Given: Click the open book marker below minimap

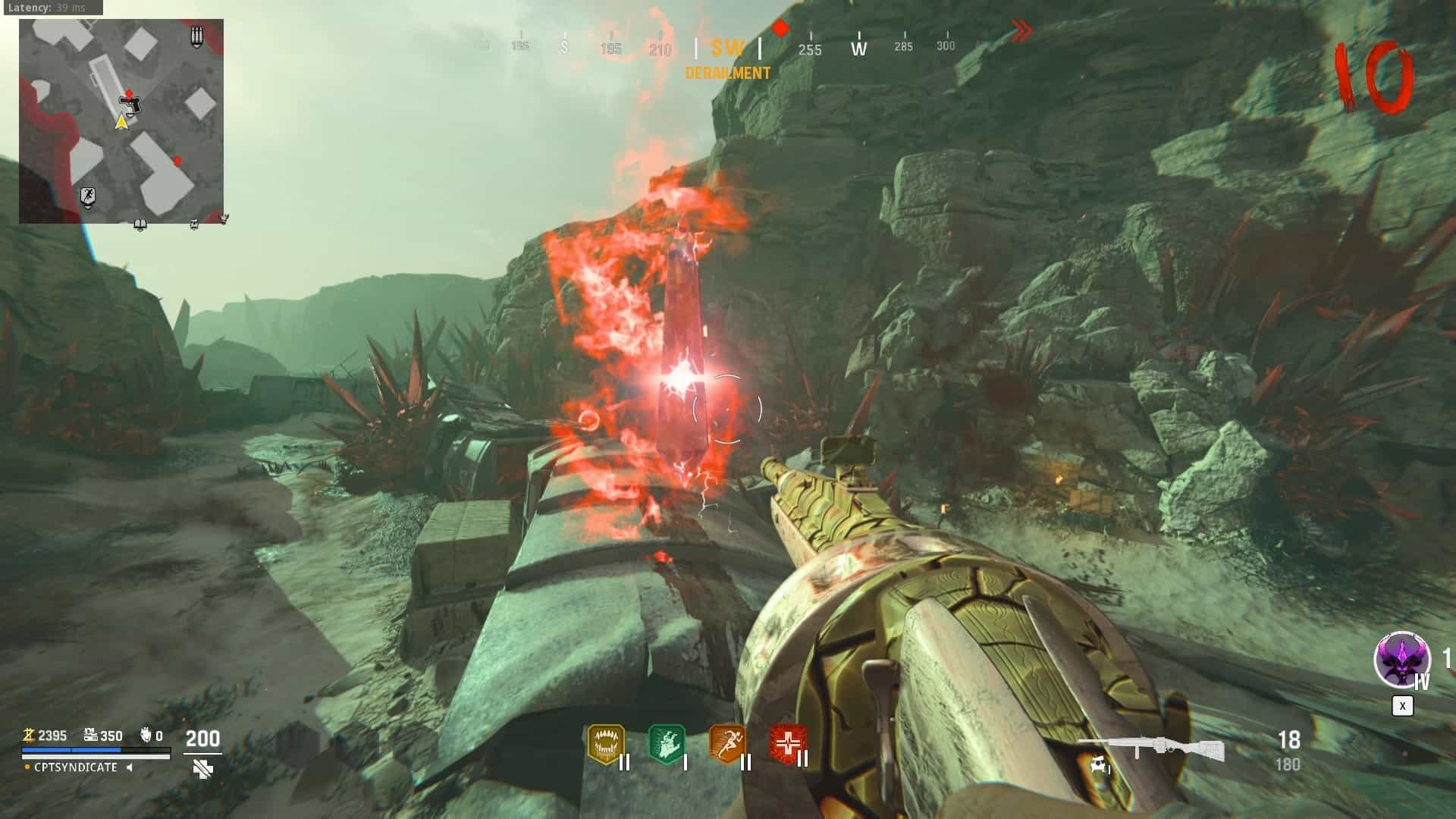Looking at the screenshot, I should point(140,224).
